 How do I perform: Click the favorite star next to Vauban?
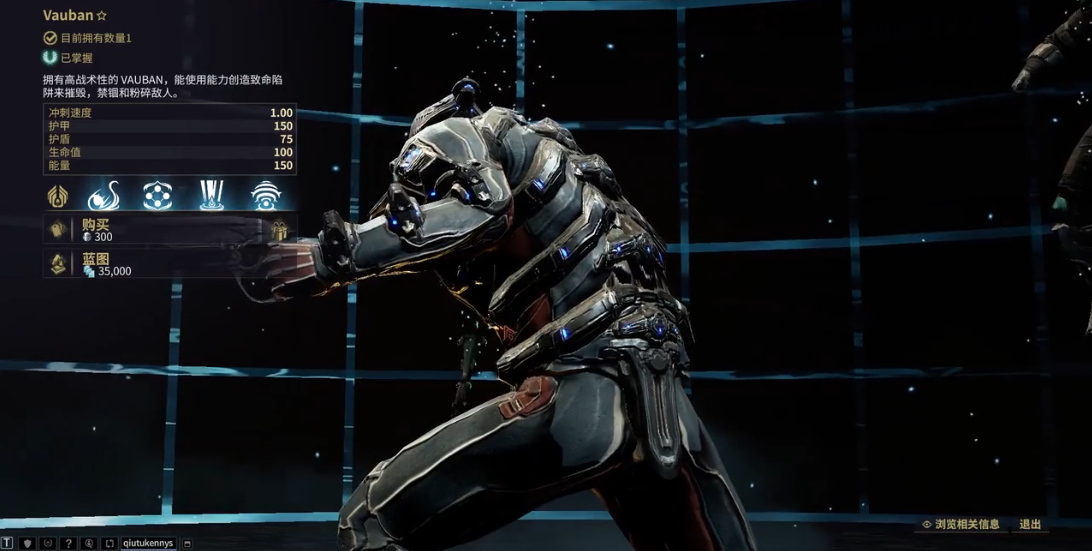tap(100, 16)
